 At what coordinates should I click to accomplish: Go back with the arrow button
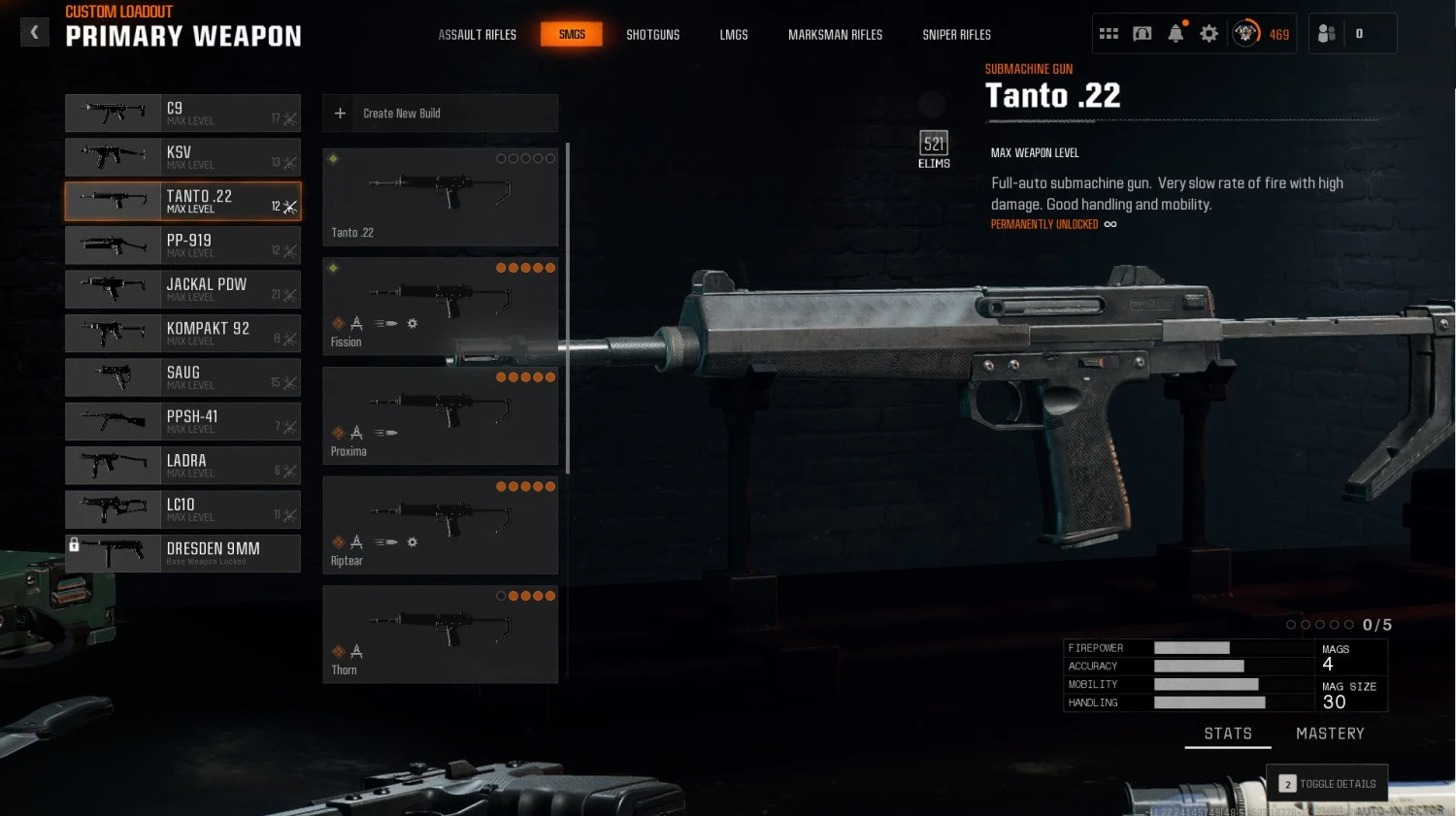tap(34, 33)
